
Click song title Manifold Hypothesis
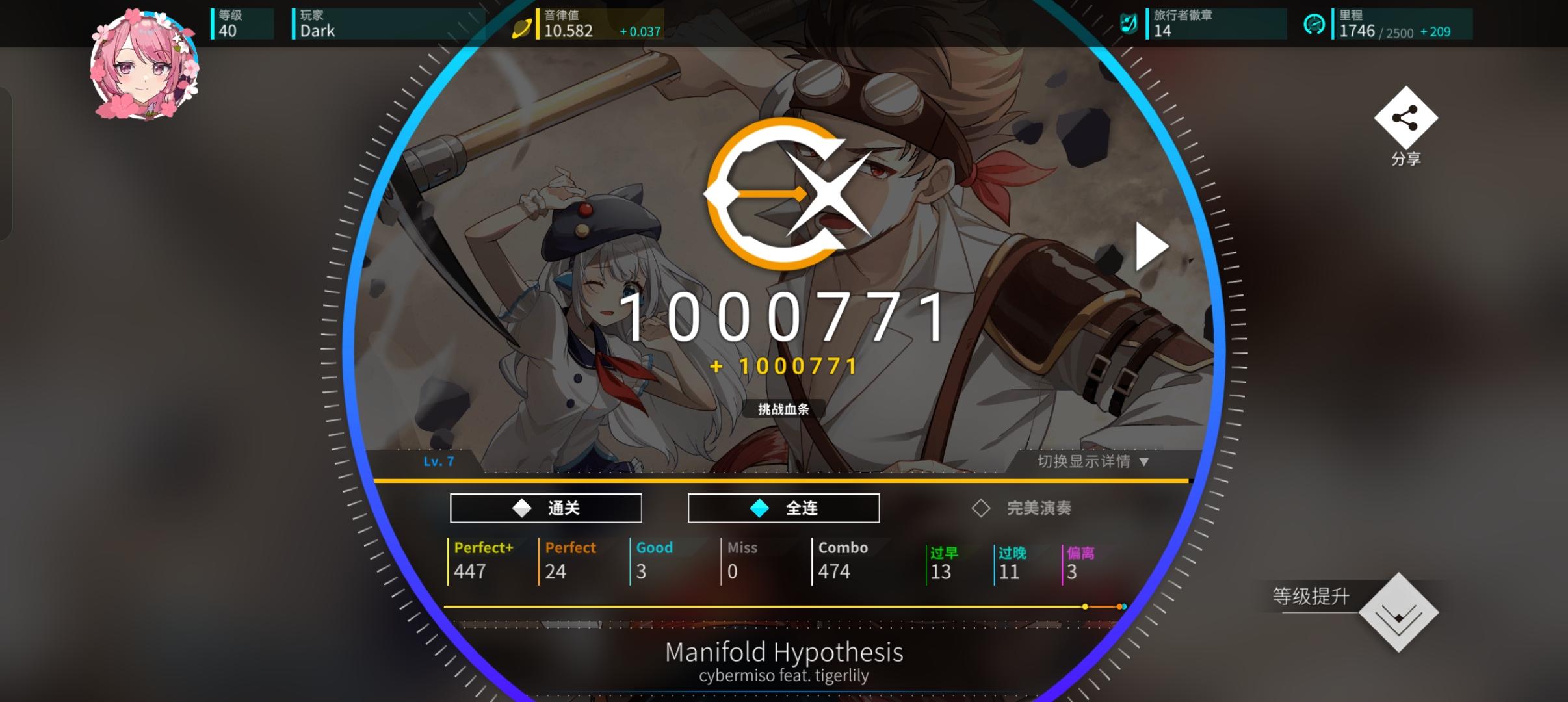(x=783, y=651)
